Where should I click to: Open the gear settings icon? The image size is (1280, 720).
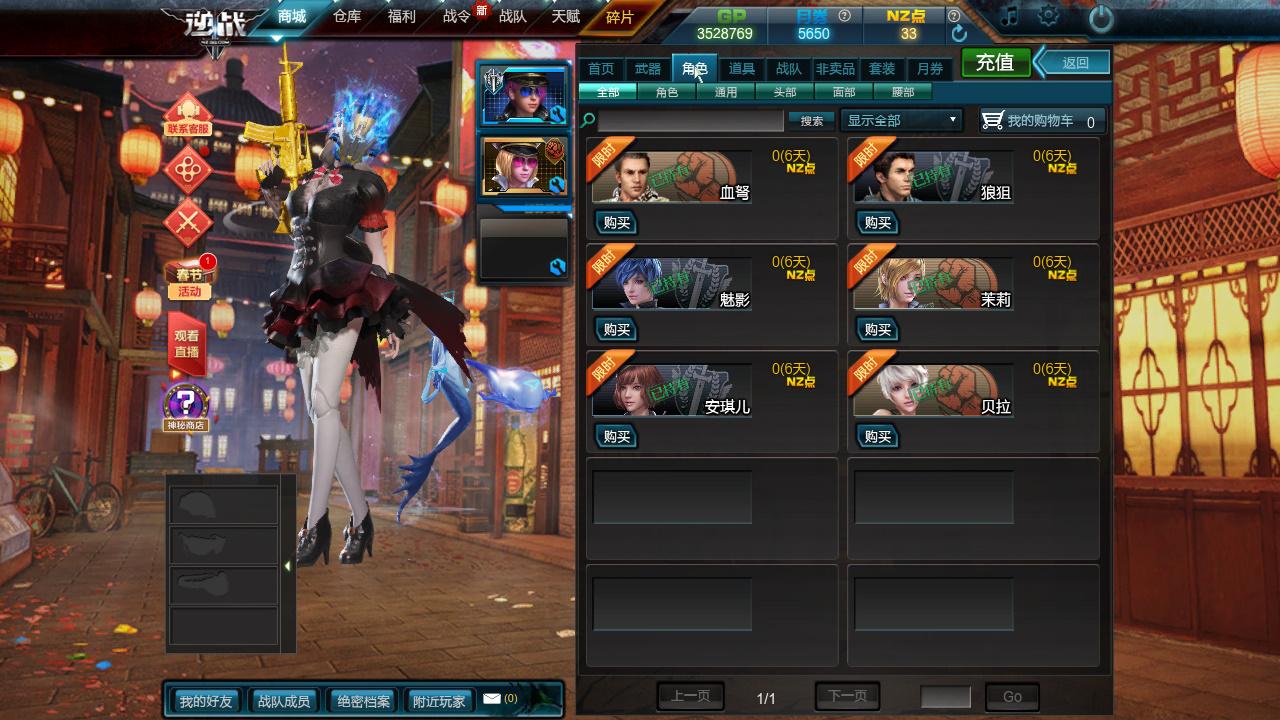[x=1048, y=17]
